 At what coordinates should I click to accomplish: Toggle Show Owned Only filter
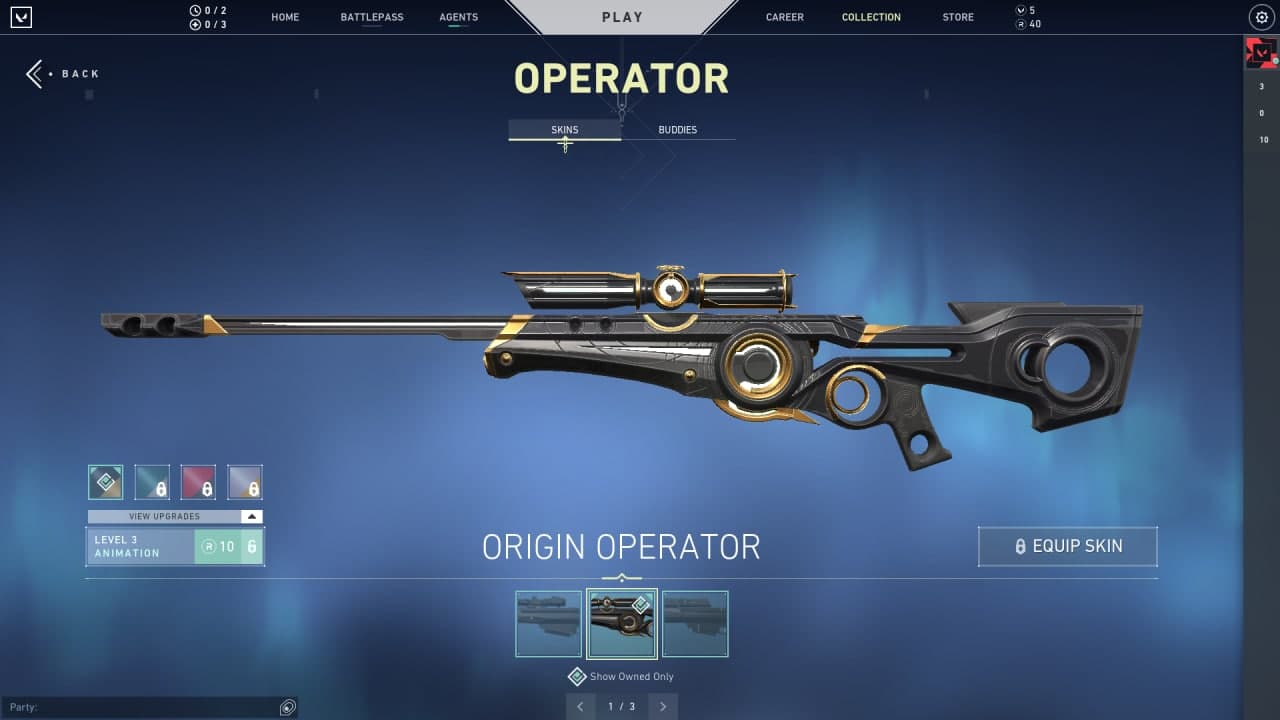click(x=577, y=677)
